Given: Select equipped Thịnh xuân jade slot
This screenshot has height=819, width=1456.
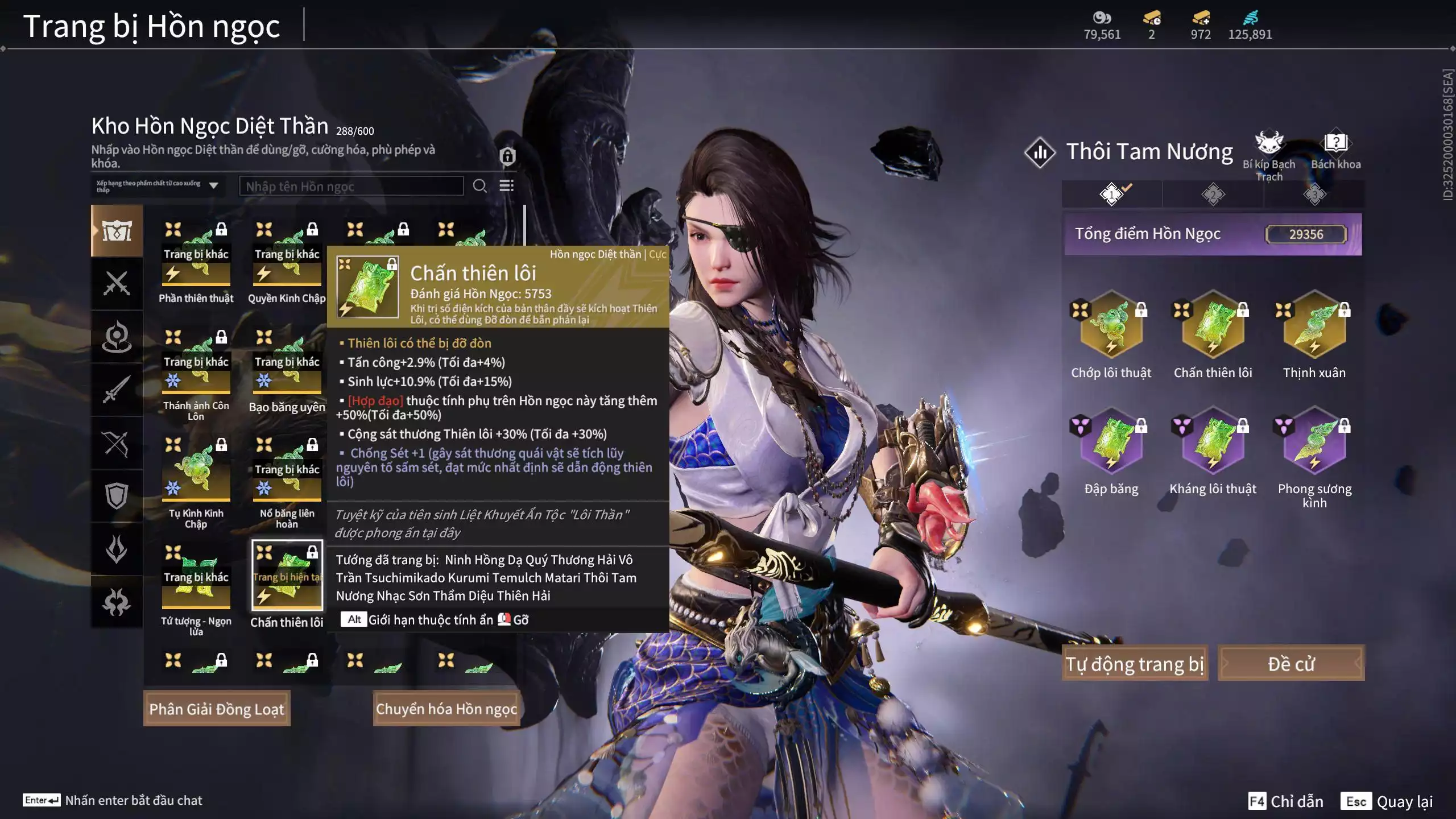Looking at the screenshot, I should click(1314, 327).
